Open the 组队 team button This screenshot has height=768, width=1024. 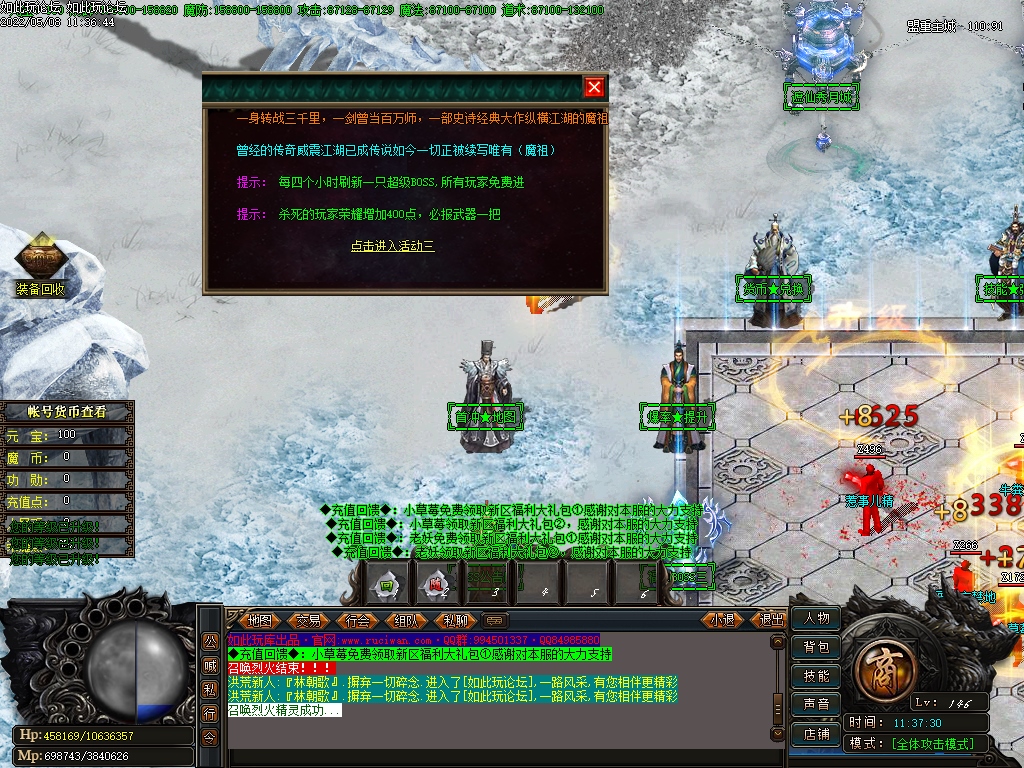407,620
